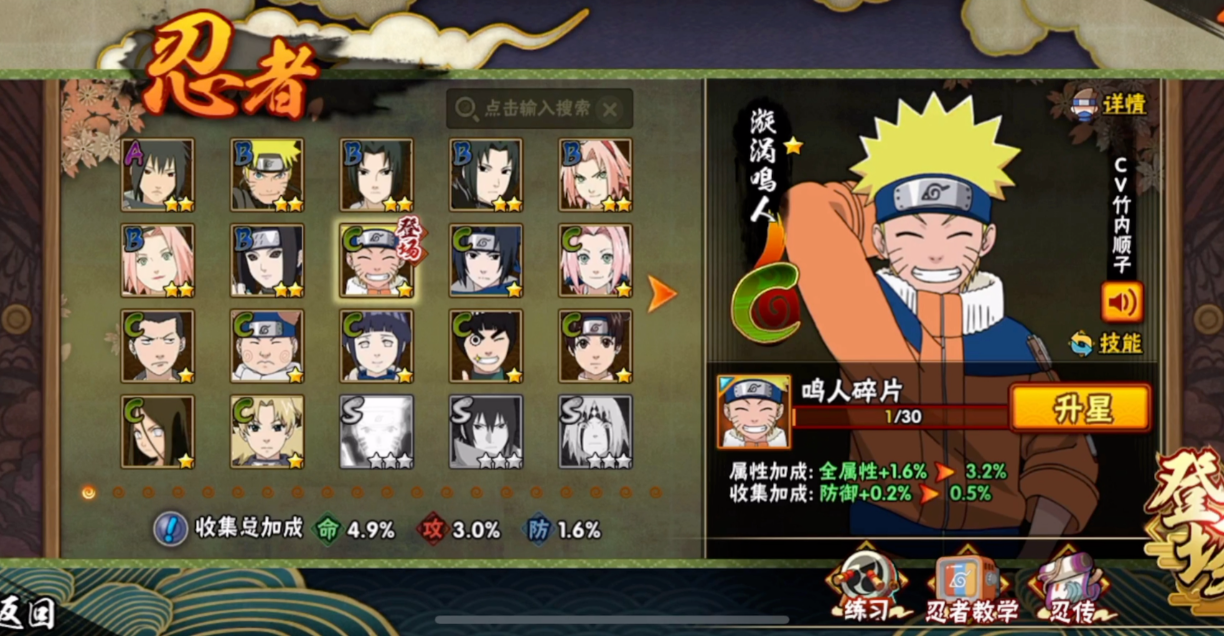This screenshot has width=1224, height=636.
Task: Play the character voice speaker button
Action: (x=1122, y=302)
